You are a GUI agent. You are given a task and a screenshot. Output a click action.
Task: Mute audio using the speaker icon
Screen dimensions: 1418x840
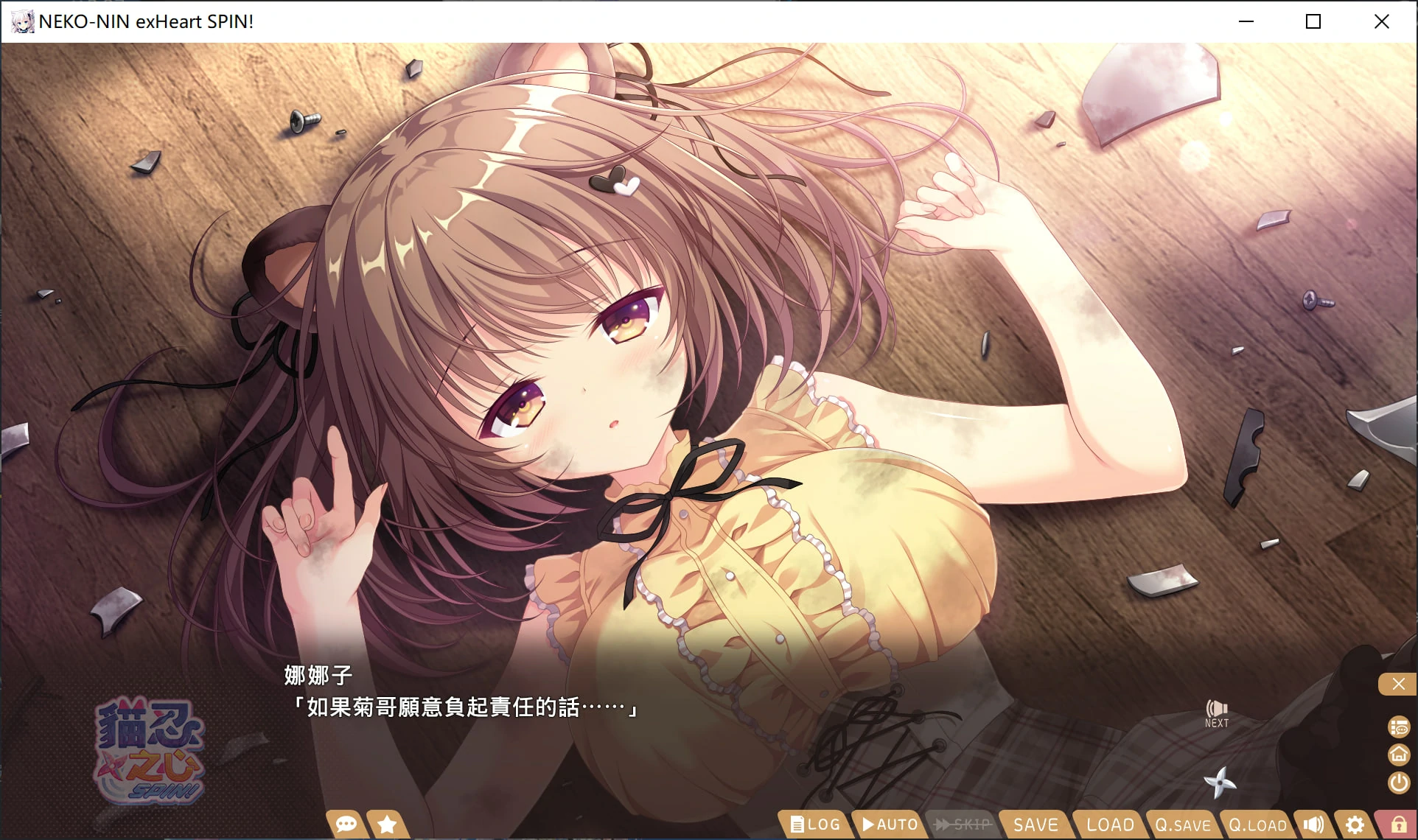tap(1315, 825)
